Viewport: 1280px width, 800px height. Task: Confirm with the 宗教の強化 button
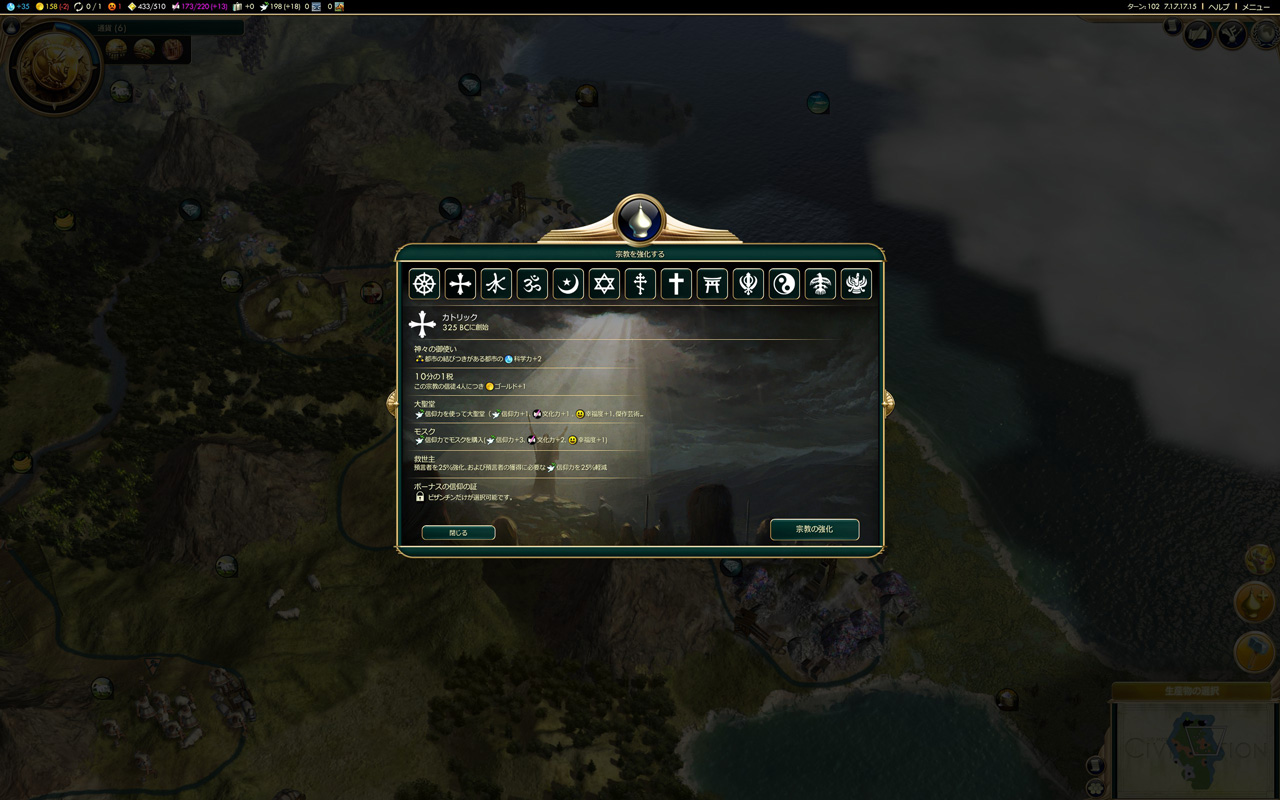[x=814, y=529]
